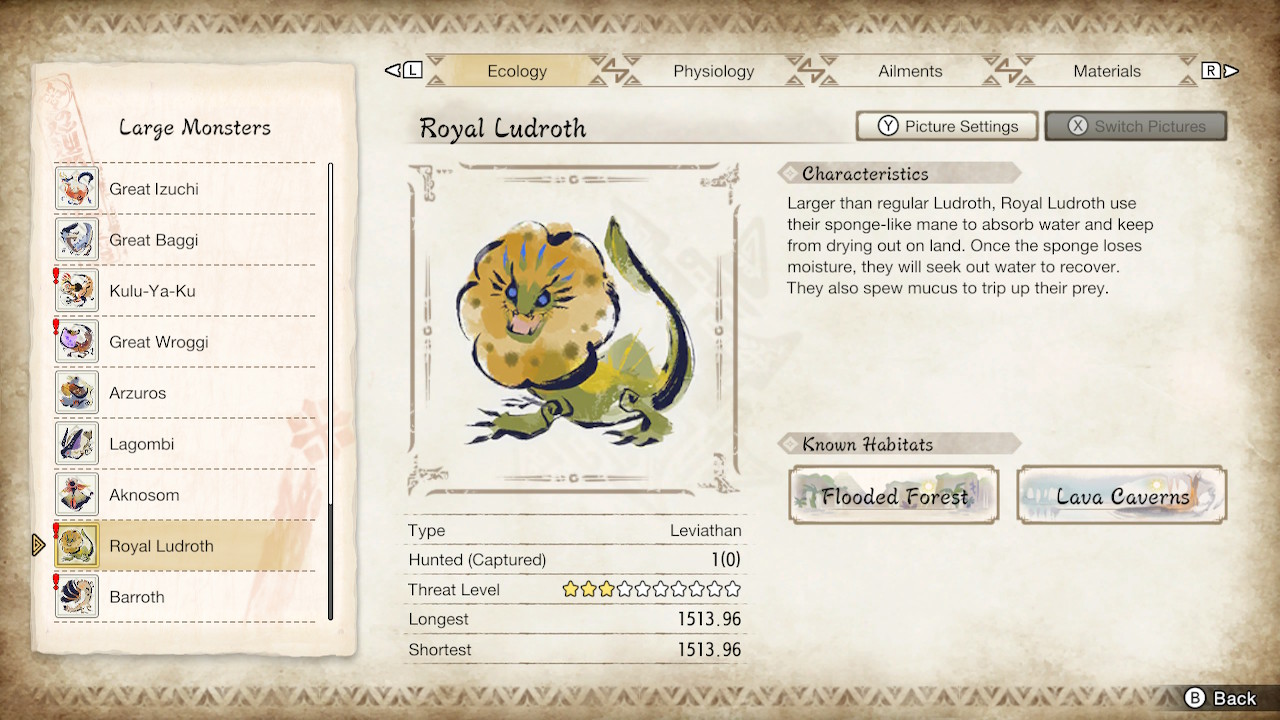Open the Kulu-Ya-Ku entry icon

76,290
